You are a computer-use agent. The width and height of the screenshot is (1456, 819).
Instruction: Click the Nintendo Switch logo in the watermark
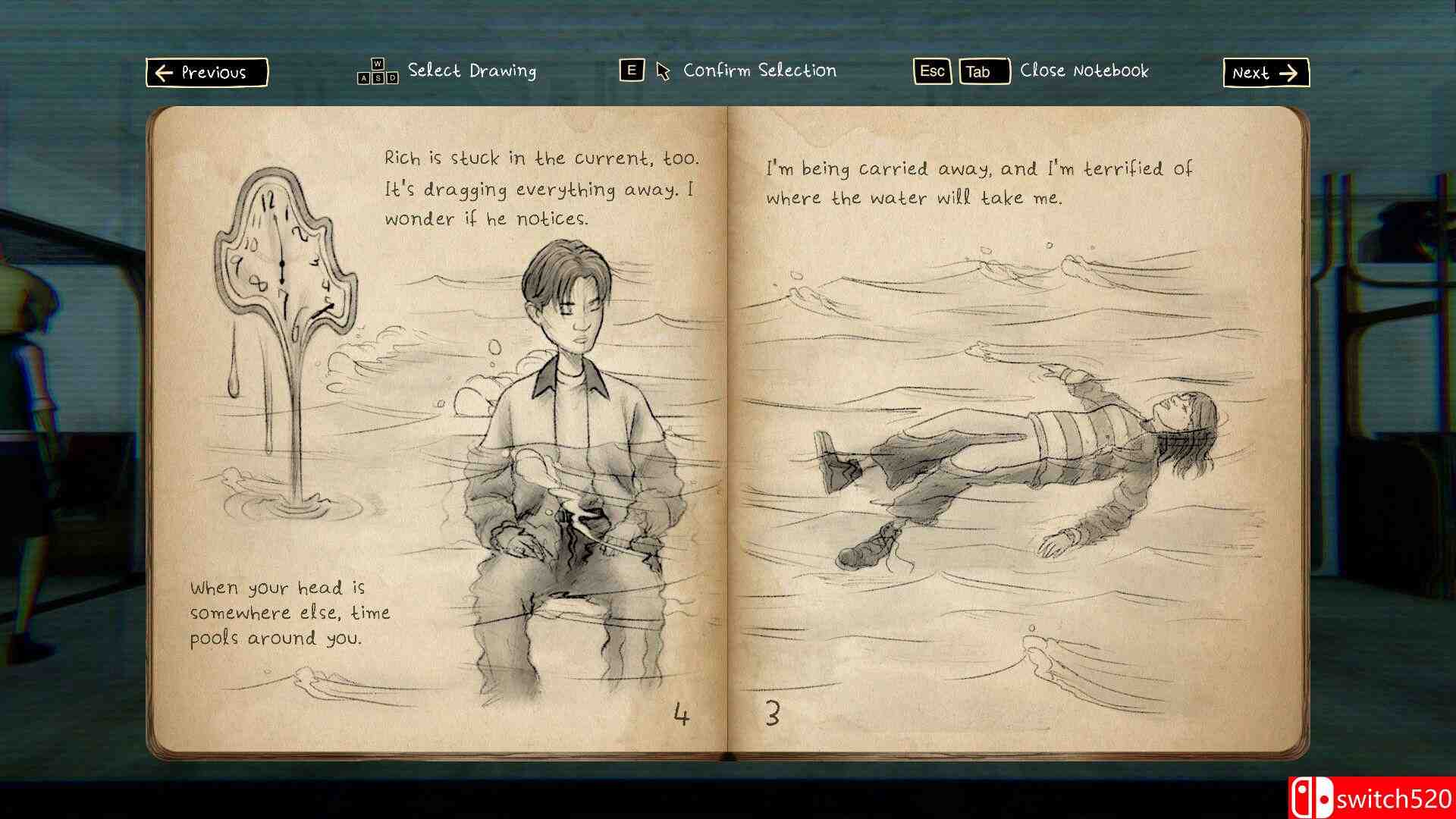point(1312,796)
